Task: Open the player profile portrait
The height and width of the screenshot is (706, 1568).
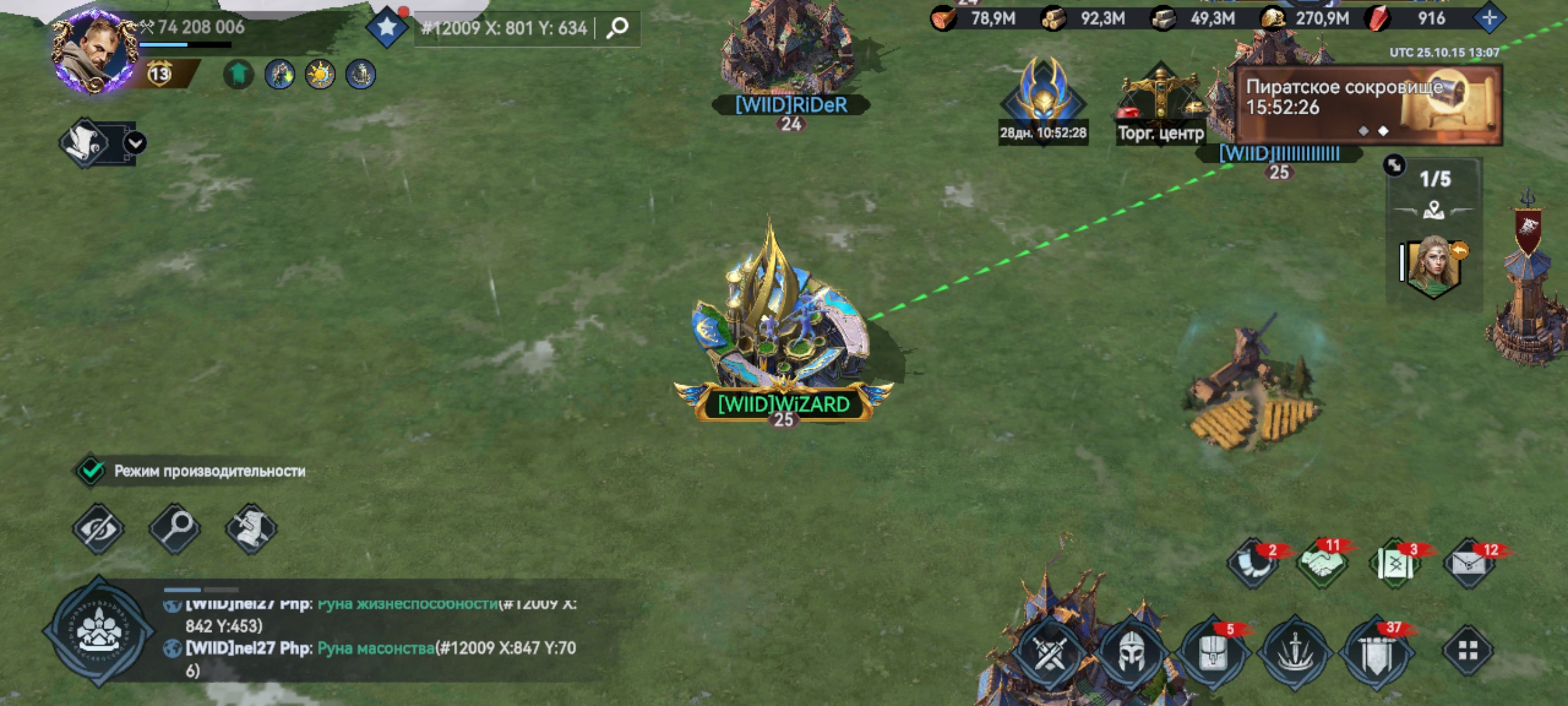Action: point(93,52)
